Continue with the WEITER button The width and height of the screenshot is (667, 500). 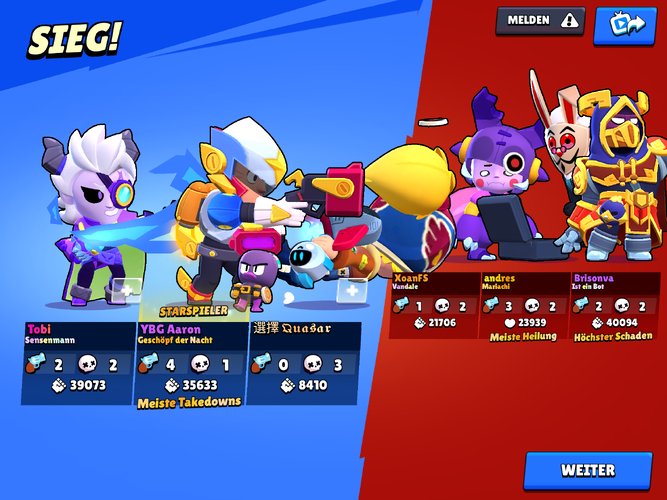[x=588, y=470]
